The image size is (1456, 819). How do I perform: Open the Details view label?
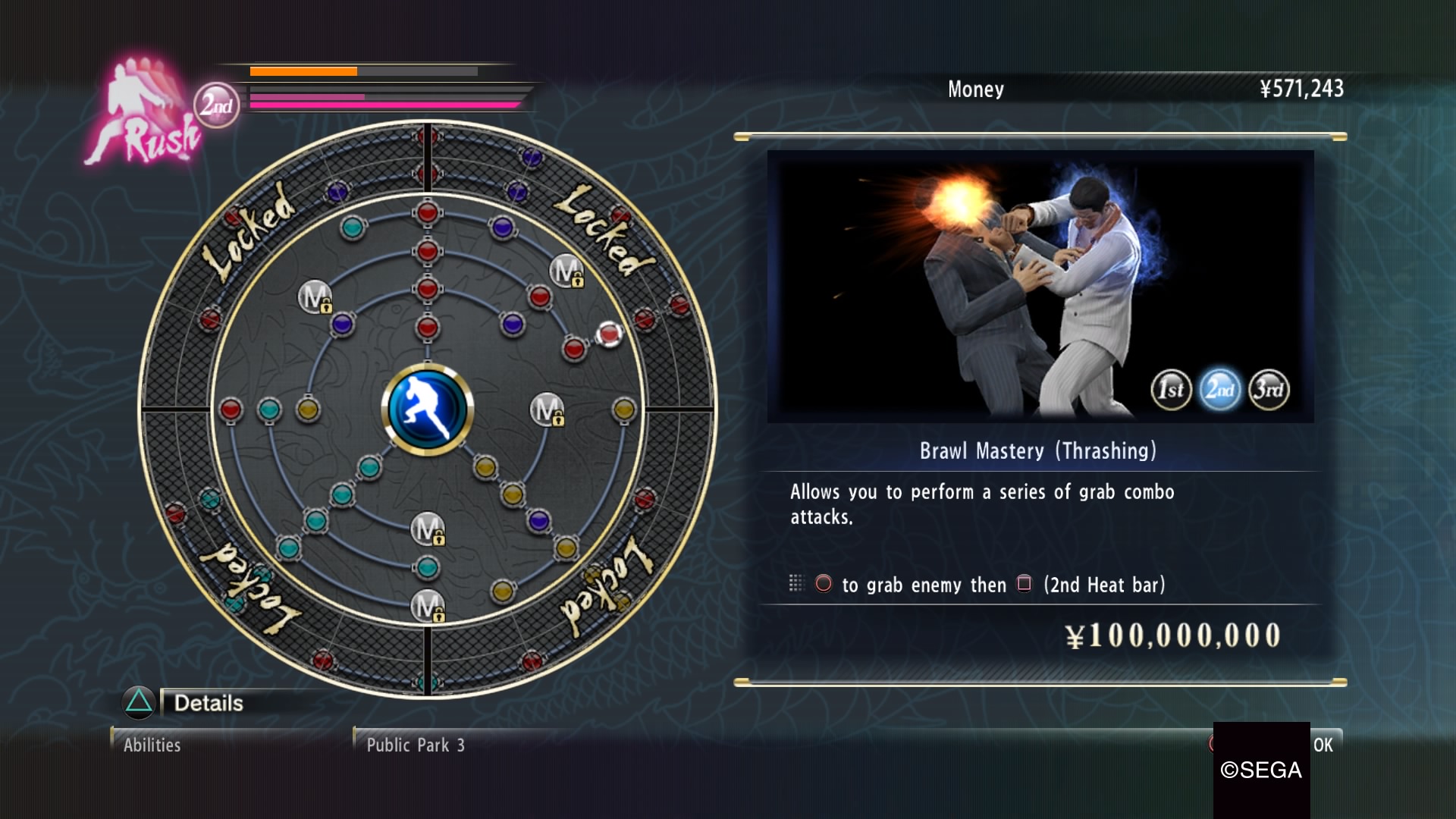click(209, 703)
